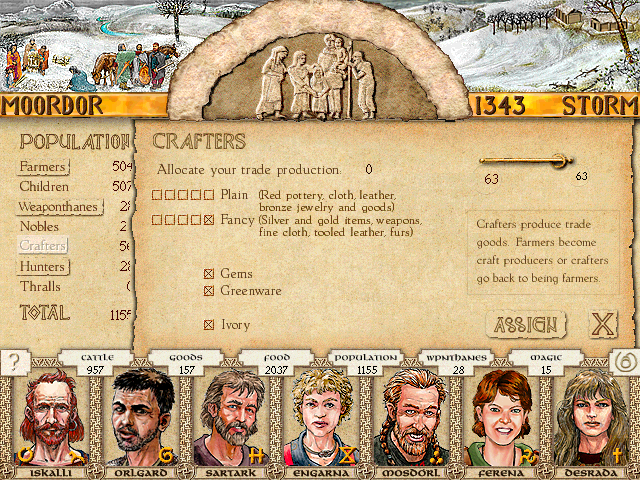
Task: Toggle the Gems checkbox
Action: [x=209, y=274]
